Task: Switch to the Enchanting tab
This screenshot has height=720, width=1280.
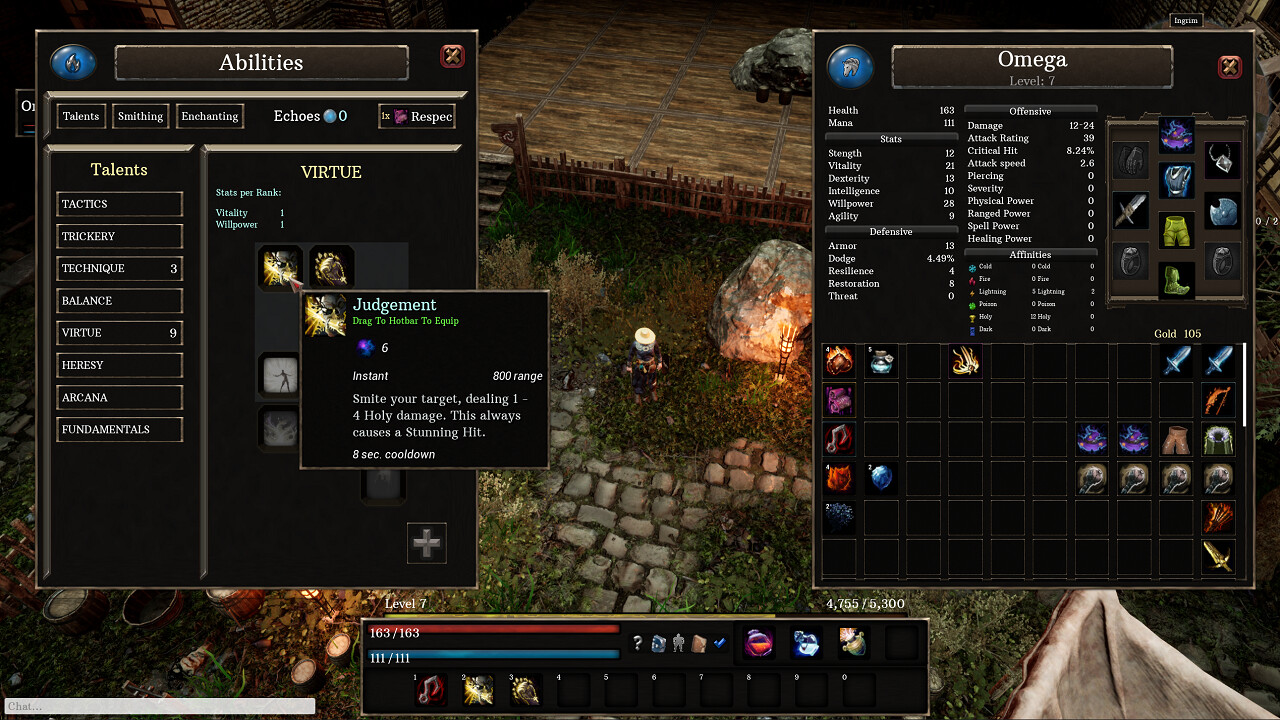Action: click(209, 116)
